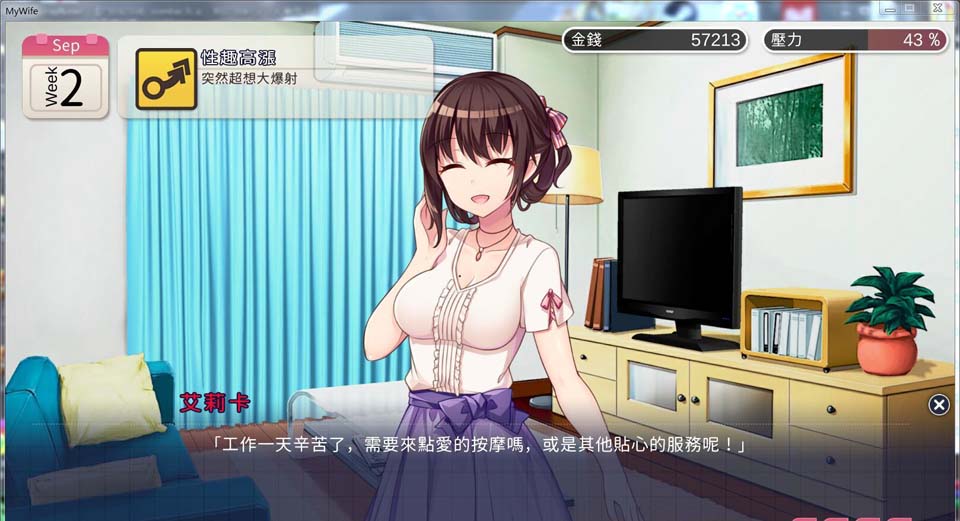Open the Sep Week 2 calendar
The width and height of the screenshot is (960, 521).
[x=65, y=76]
